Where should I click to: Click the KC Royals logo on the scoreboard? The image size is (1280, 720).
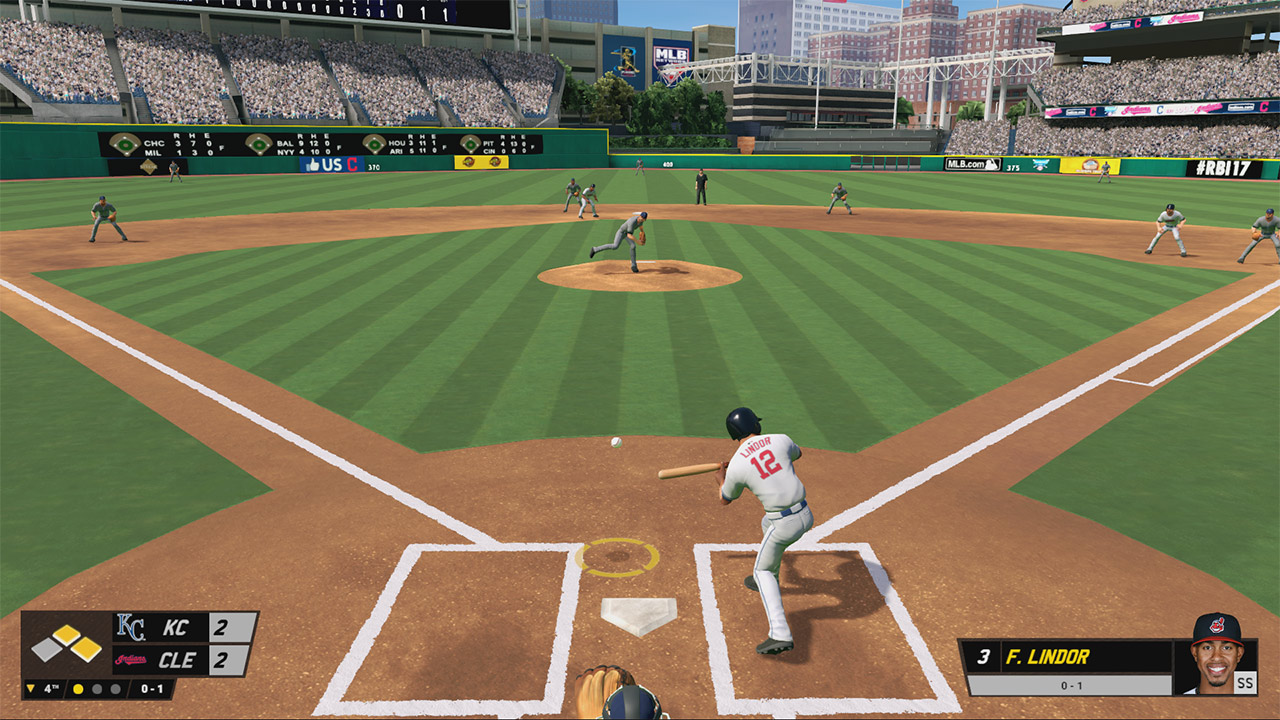132,627
